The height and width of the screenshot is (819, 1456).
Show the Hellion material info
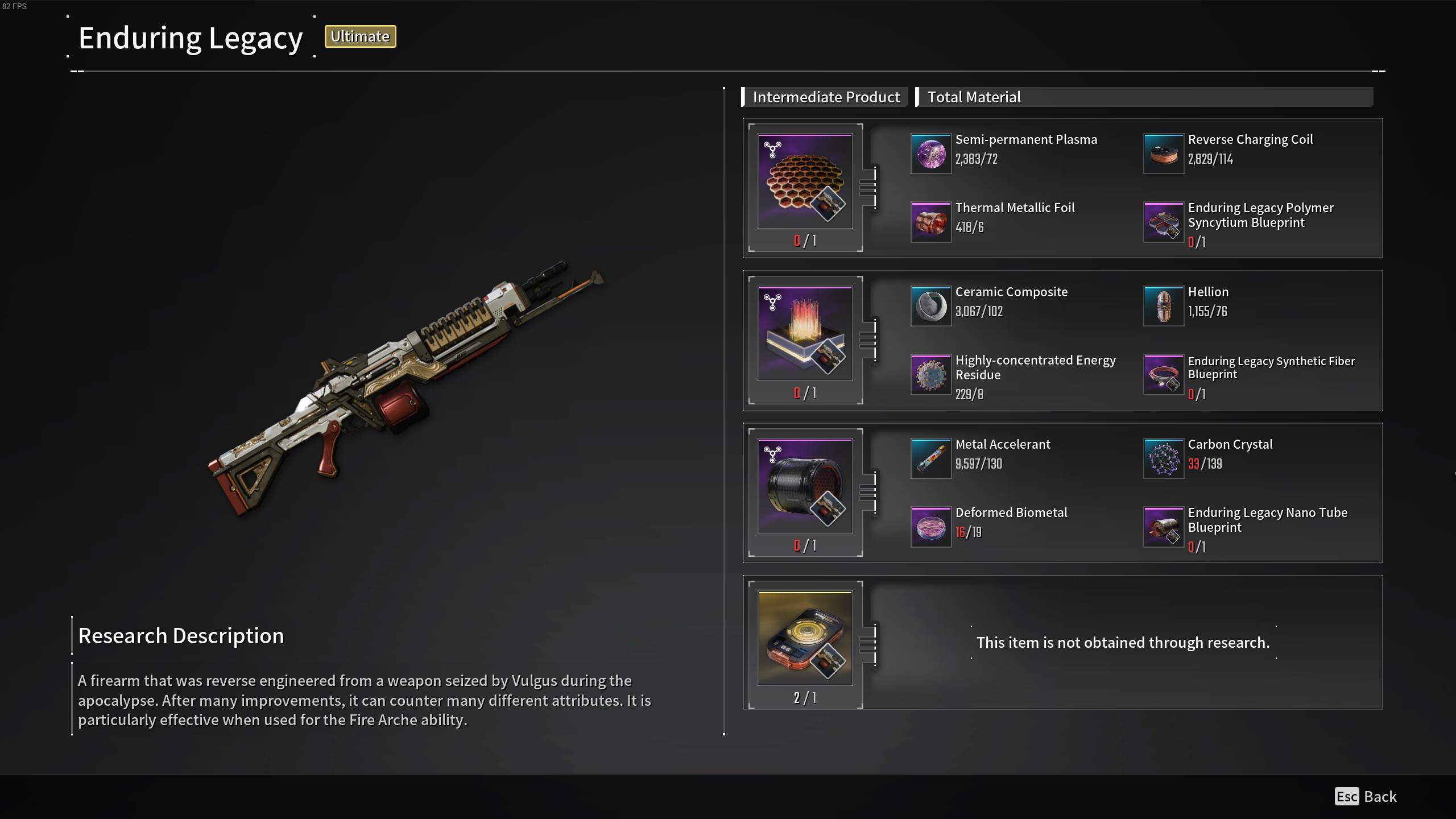1164,306
